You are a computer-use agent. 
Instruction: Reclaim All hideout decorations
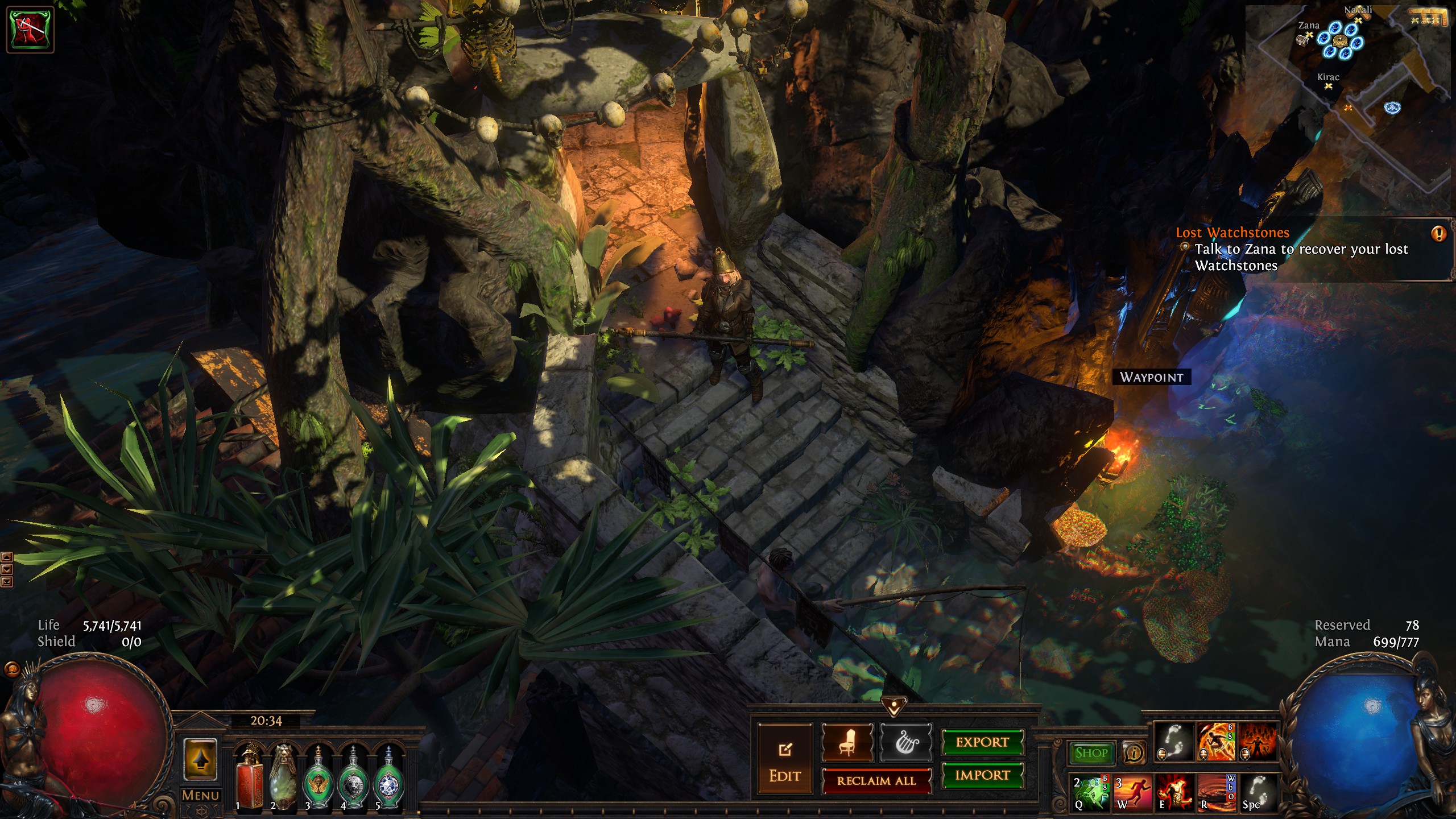[876, 781]
